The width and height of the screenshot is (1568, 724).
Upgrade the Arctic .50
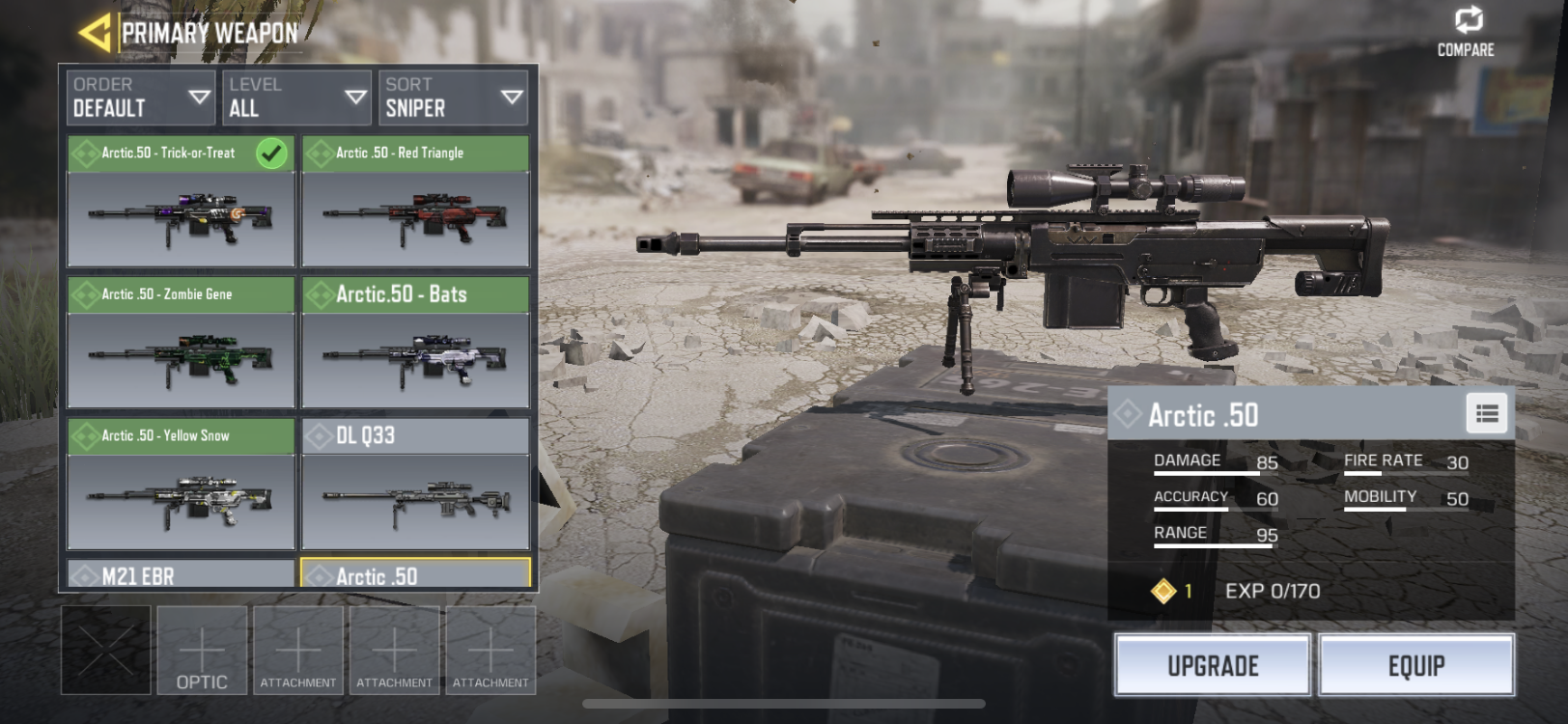[x=1213, y=665]
